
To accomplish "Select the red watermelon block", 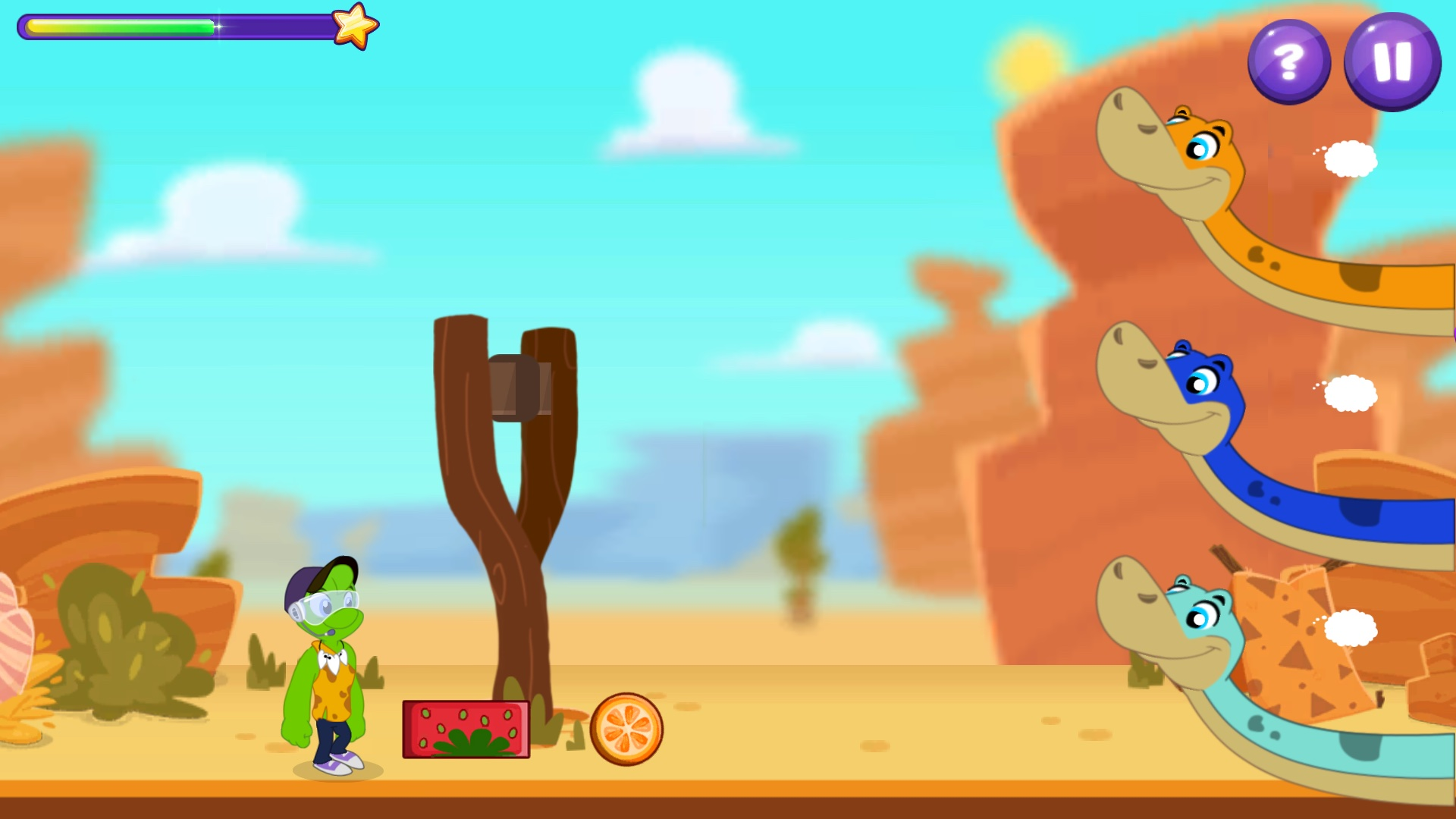I will (x=466, y=729).
